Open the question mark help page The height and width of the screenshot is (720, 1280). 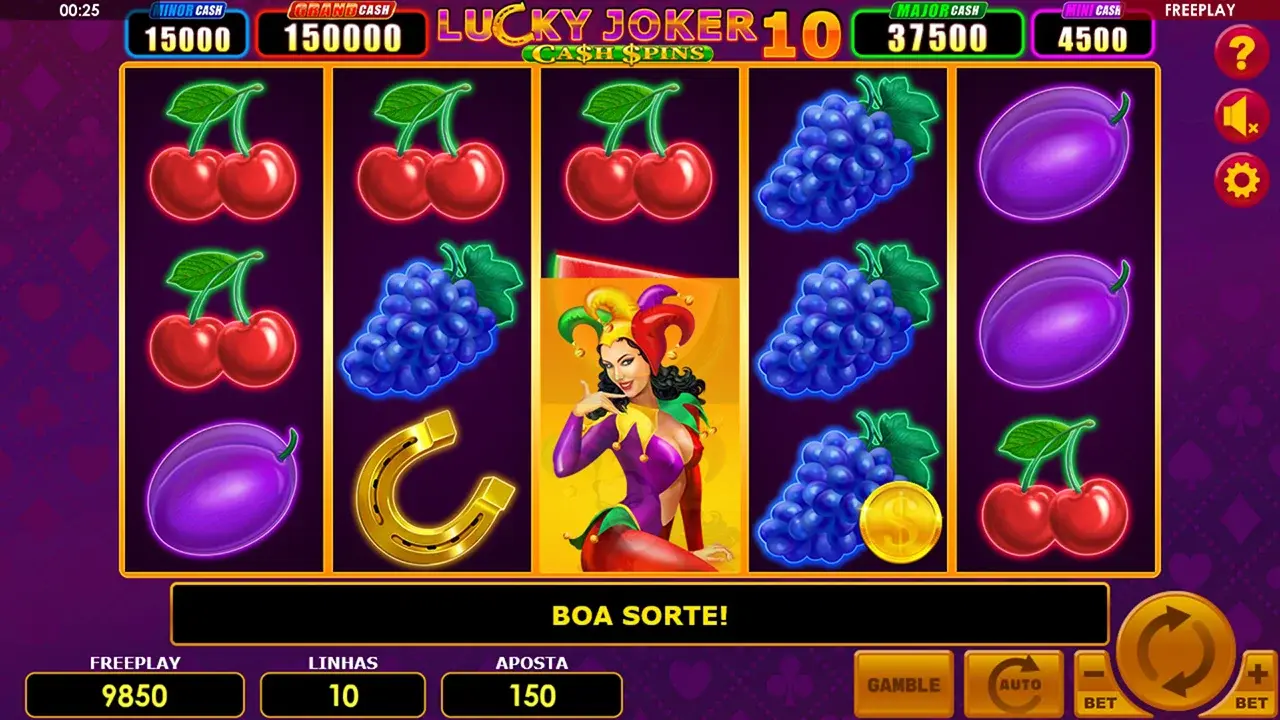(x=1242, y=52)
